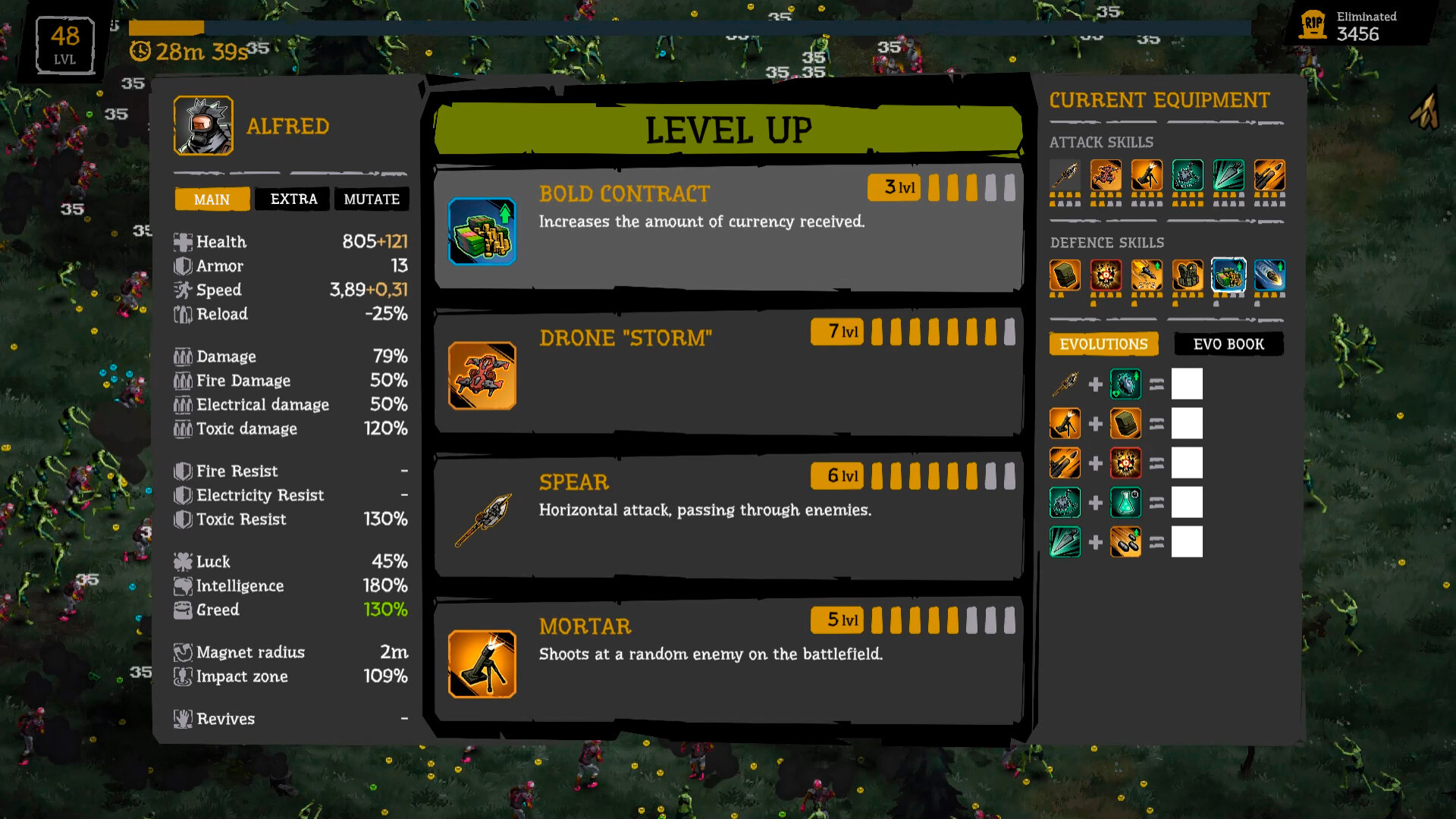Click the bulletproof vest defence skill icon
The height and width of the screenshot is (819, 1456).
pos(1188,275)
